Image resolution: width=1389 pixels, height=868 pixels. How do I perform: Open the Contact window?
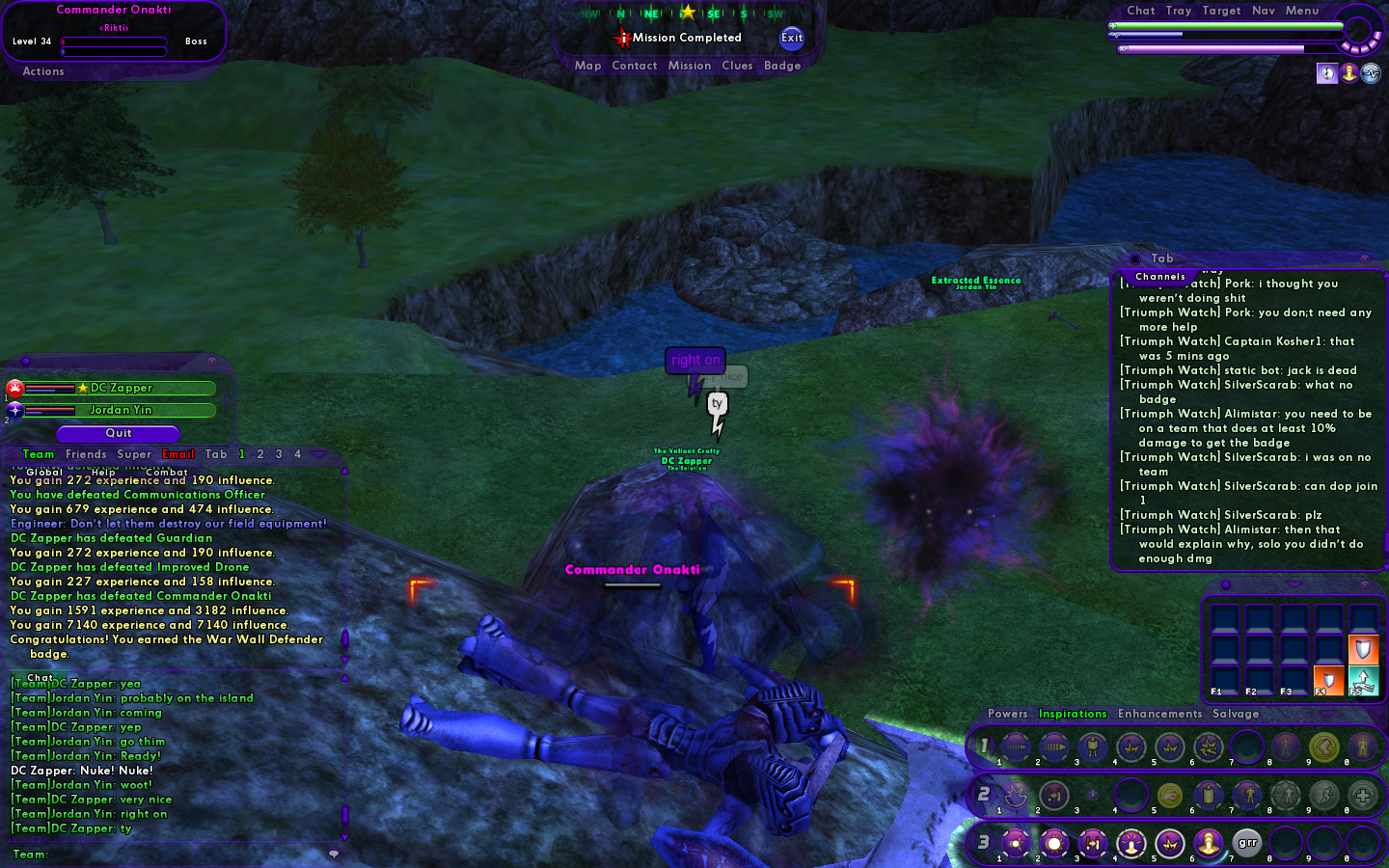click(634, 66)
